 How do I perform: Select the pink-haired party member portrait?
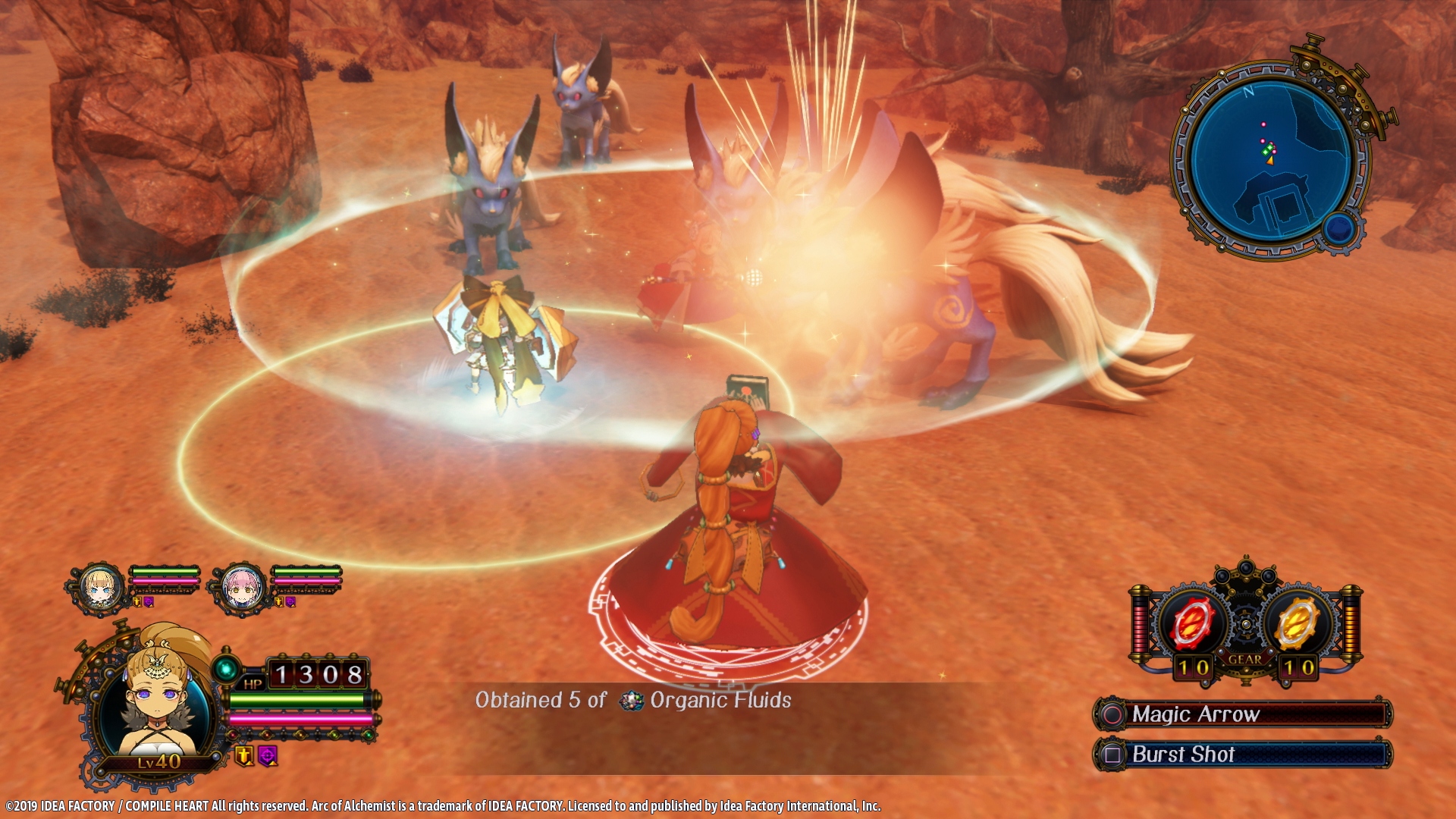(243, 588)
